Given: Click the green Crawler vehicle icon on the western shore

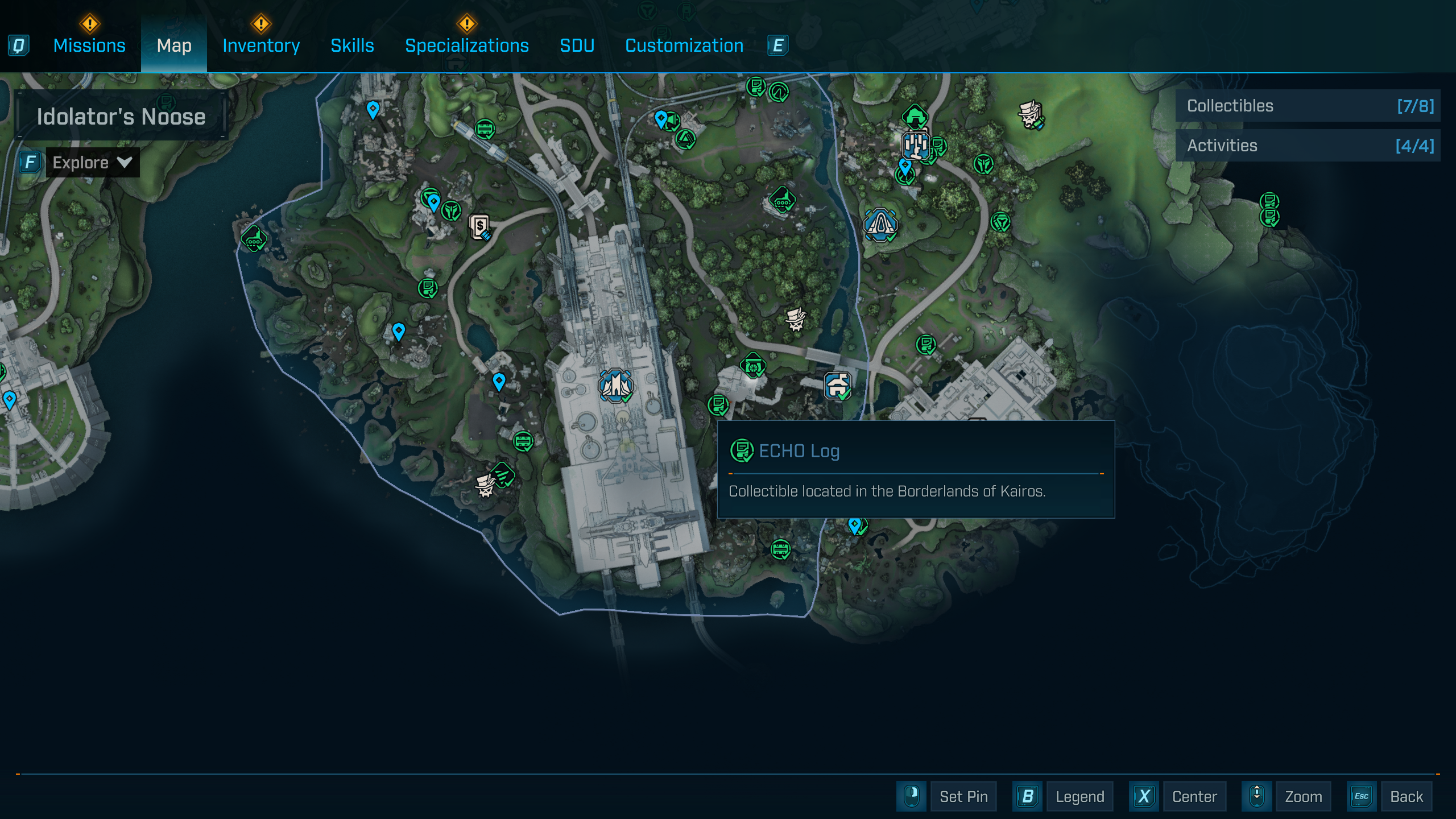Looking at the screenshot, I should click(254, 239).
